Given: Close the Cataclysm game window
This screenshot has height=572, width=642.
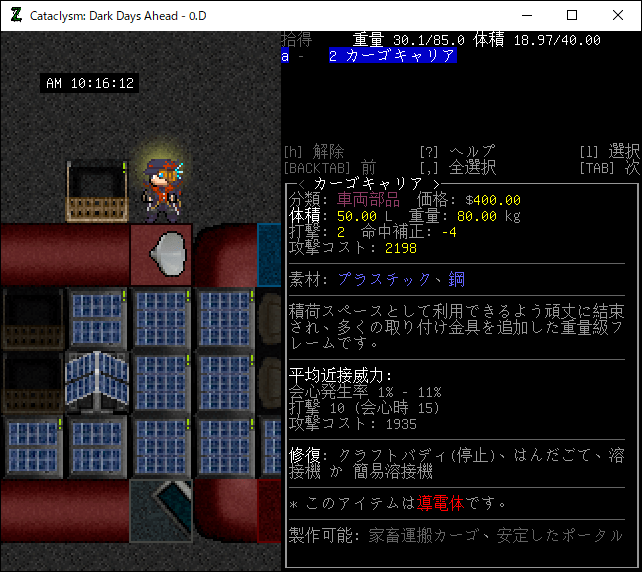Looking at the screenshot, I should pyautogui.click(x=618, y=15).
